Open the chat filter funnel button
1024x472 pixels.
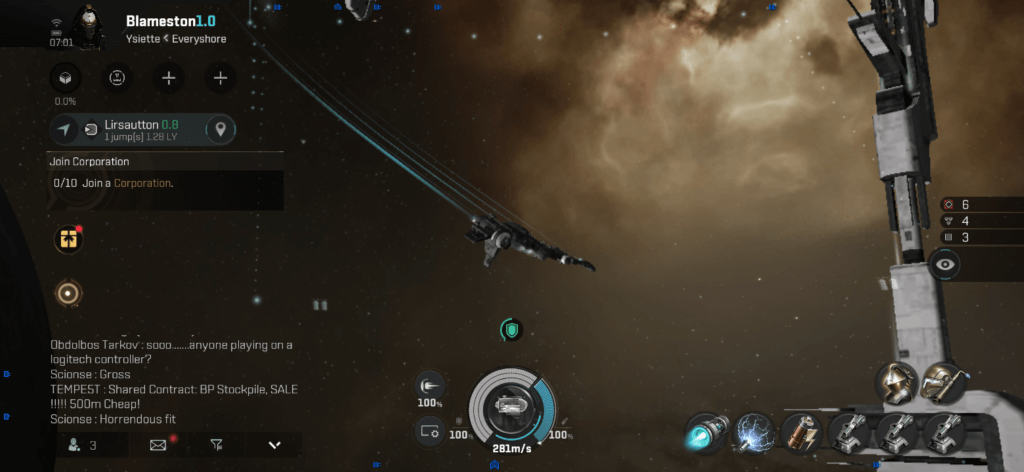pos(216,445)
